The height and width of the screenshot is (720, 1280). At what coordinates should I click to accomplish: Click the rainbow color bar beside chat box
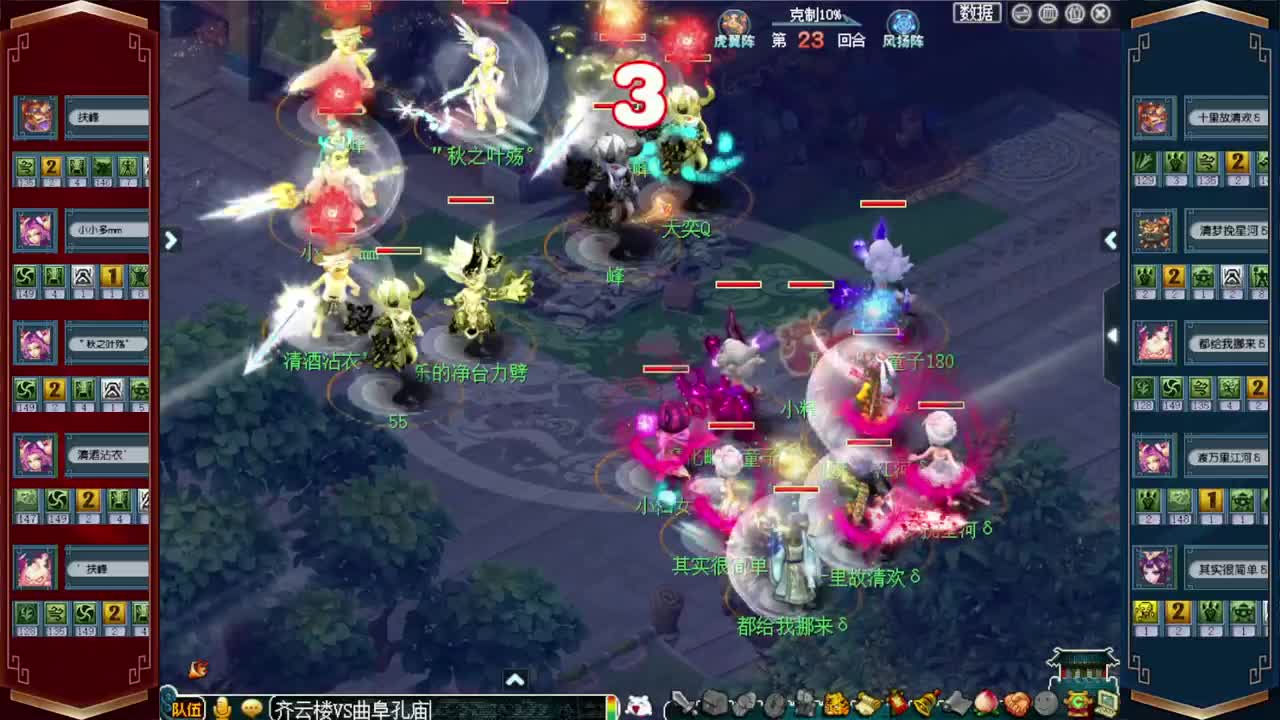coord(610,708)
